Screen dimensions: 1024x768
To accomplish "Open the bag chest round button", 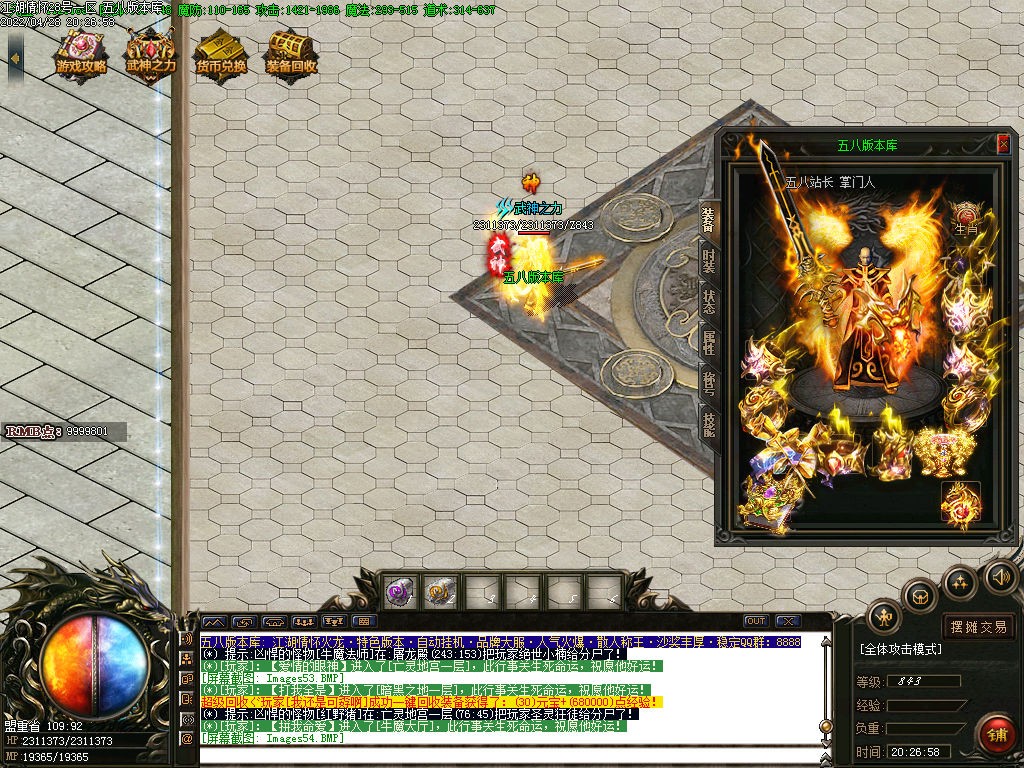I will [919, 596].
